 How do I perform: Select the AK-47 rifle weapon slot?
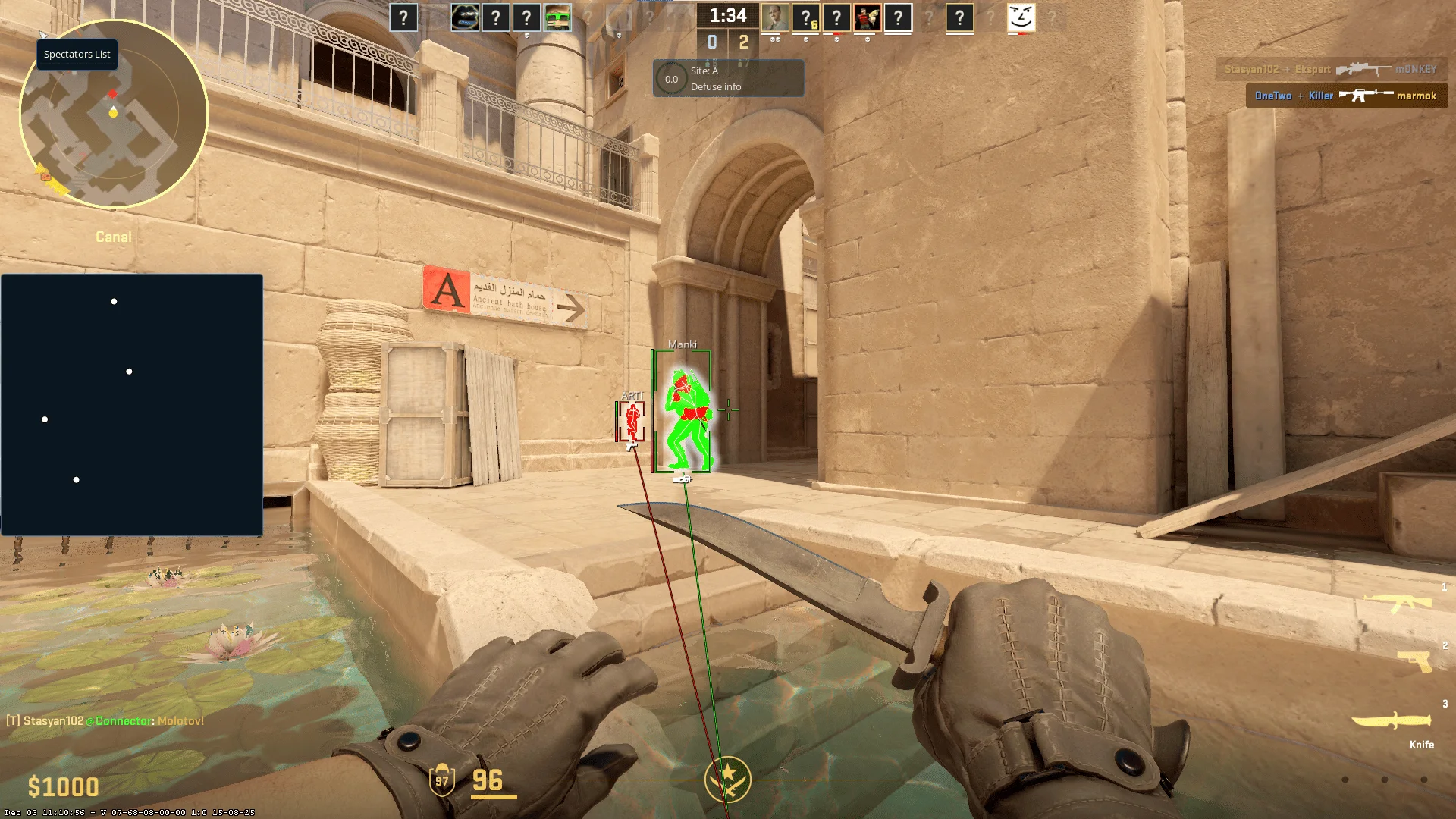click(x=1398, y=603)
